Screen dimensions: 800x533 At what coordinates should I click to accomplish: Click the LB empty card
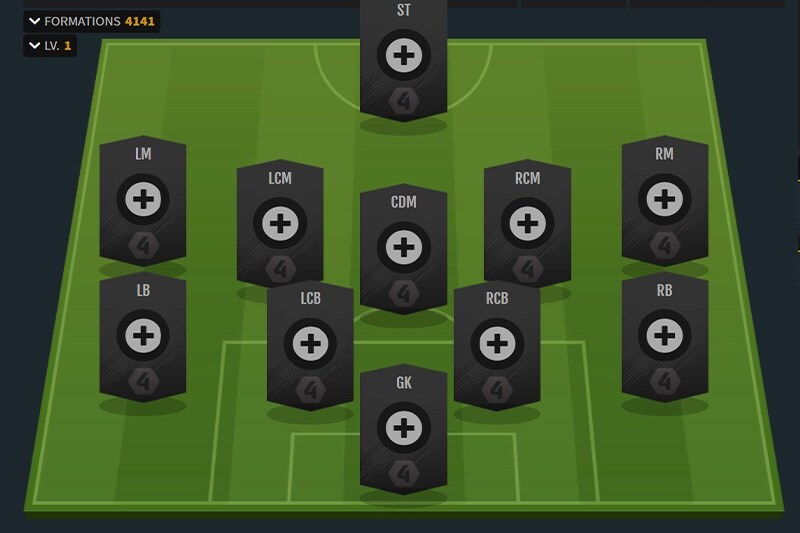(143, 334)
